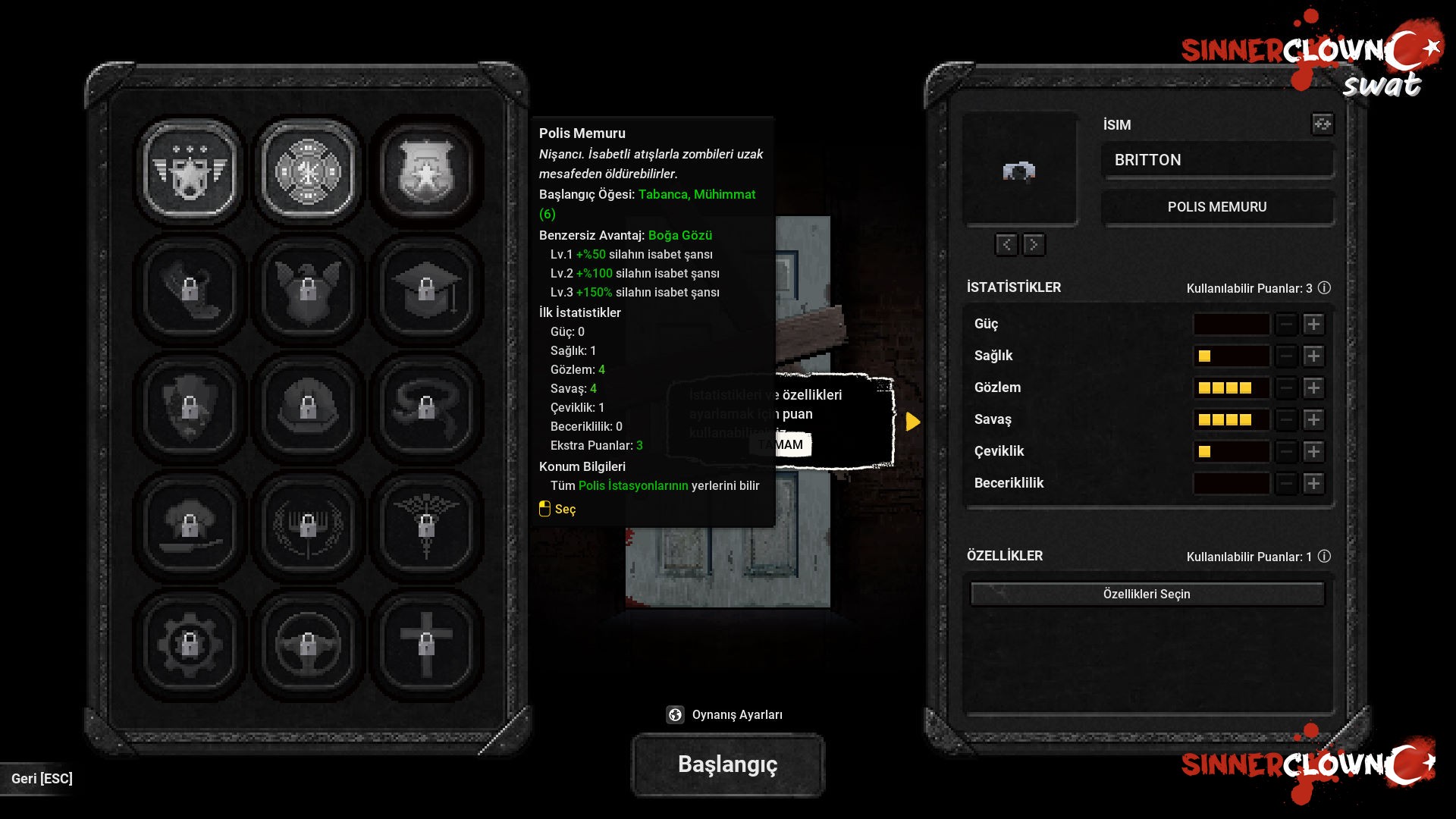Screen dimensions: 1456x819
Task: Show the previous character portrait
Action: click(1006, 244)
